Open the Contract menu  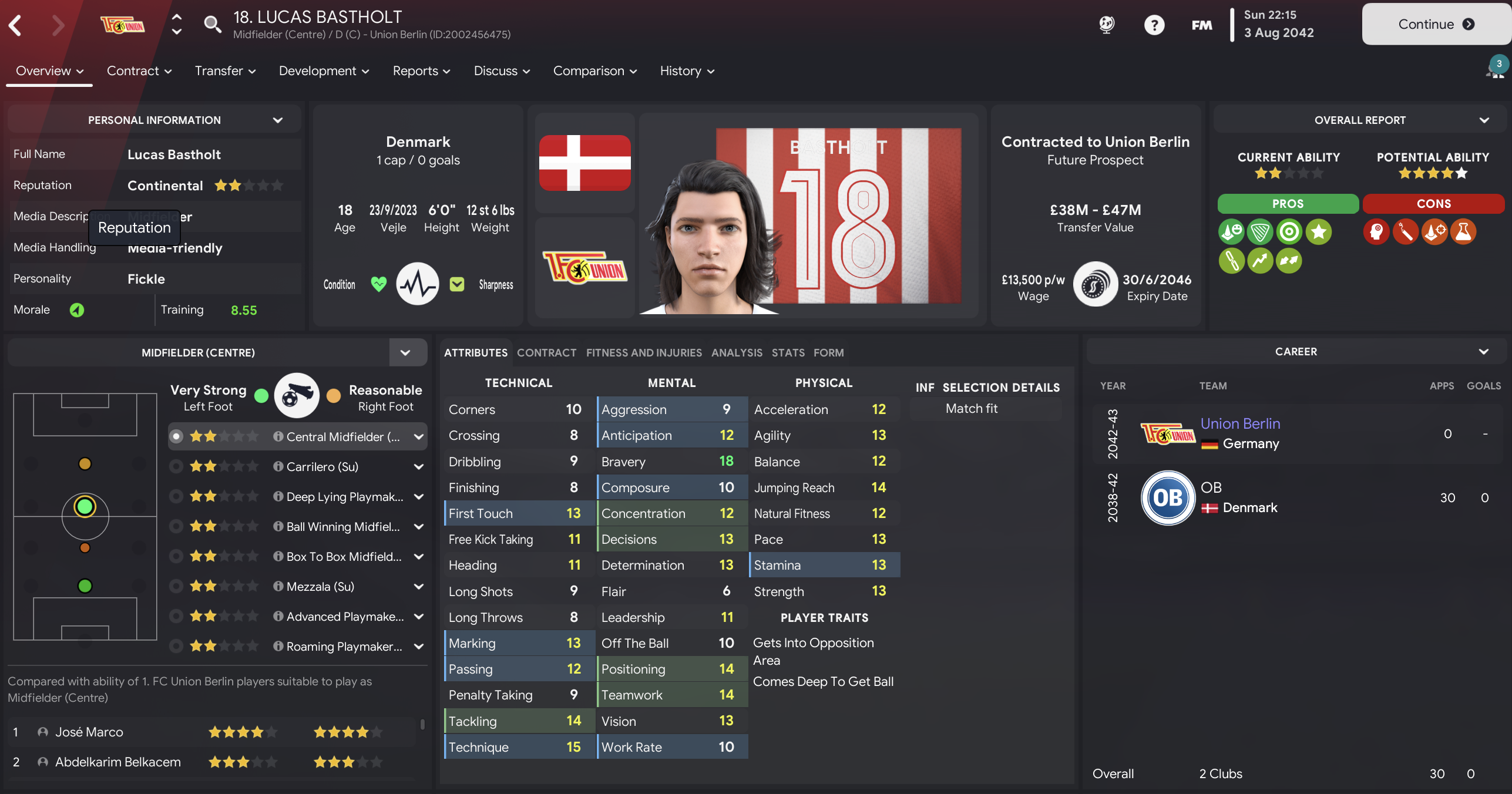[139, 71]
